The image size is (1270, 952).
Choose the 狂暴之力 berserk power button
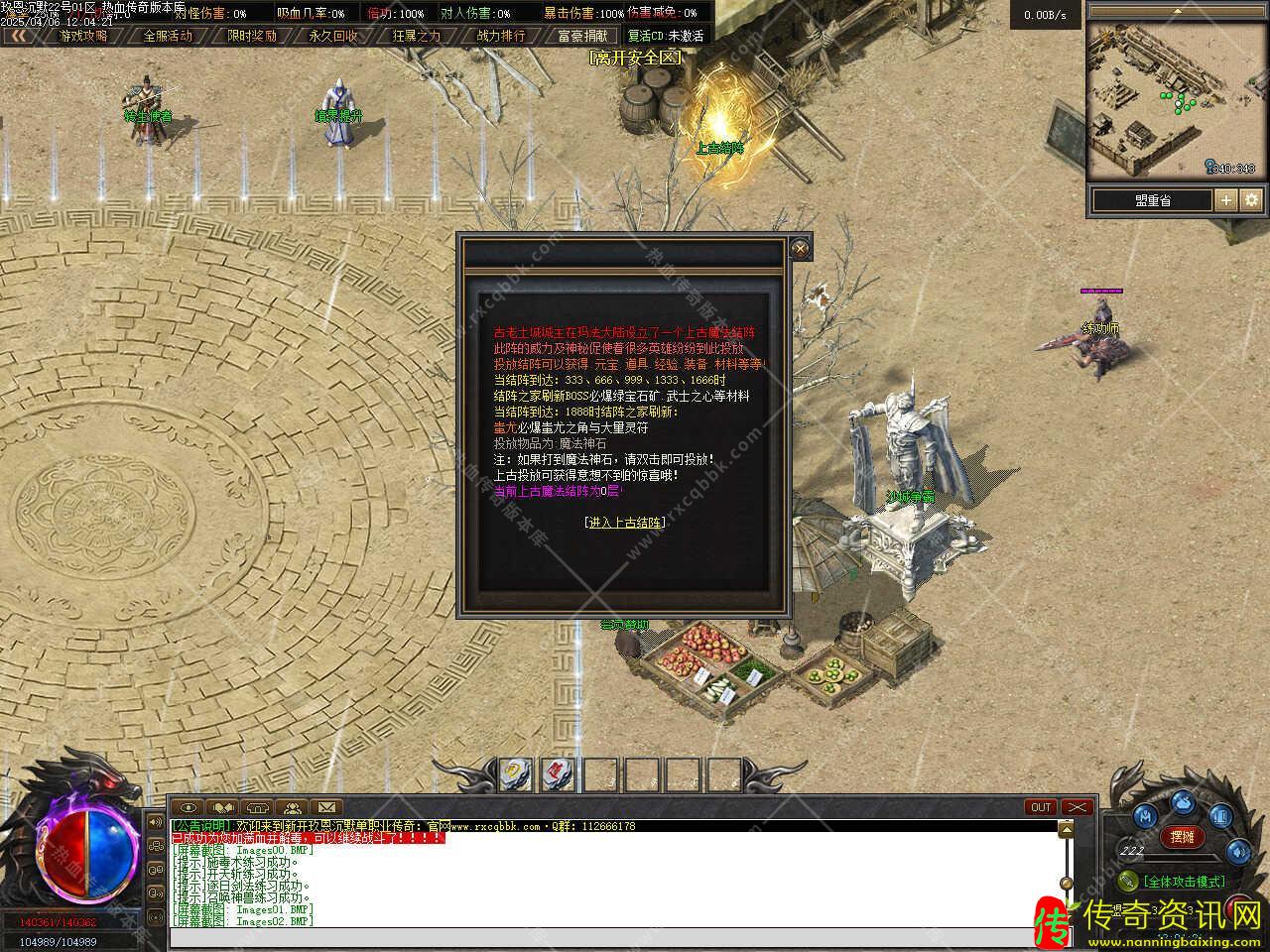(417, 36)
